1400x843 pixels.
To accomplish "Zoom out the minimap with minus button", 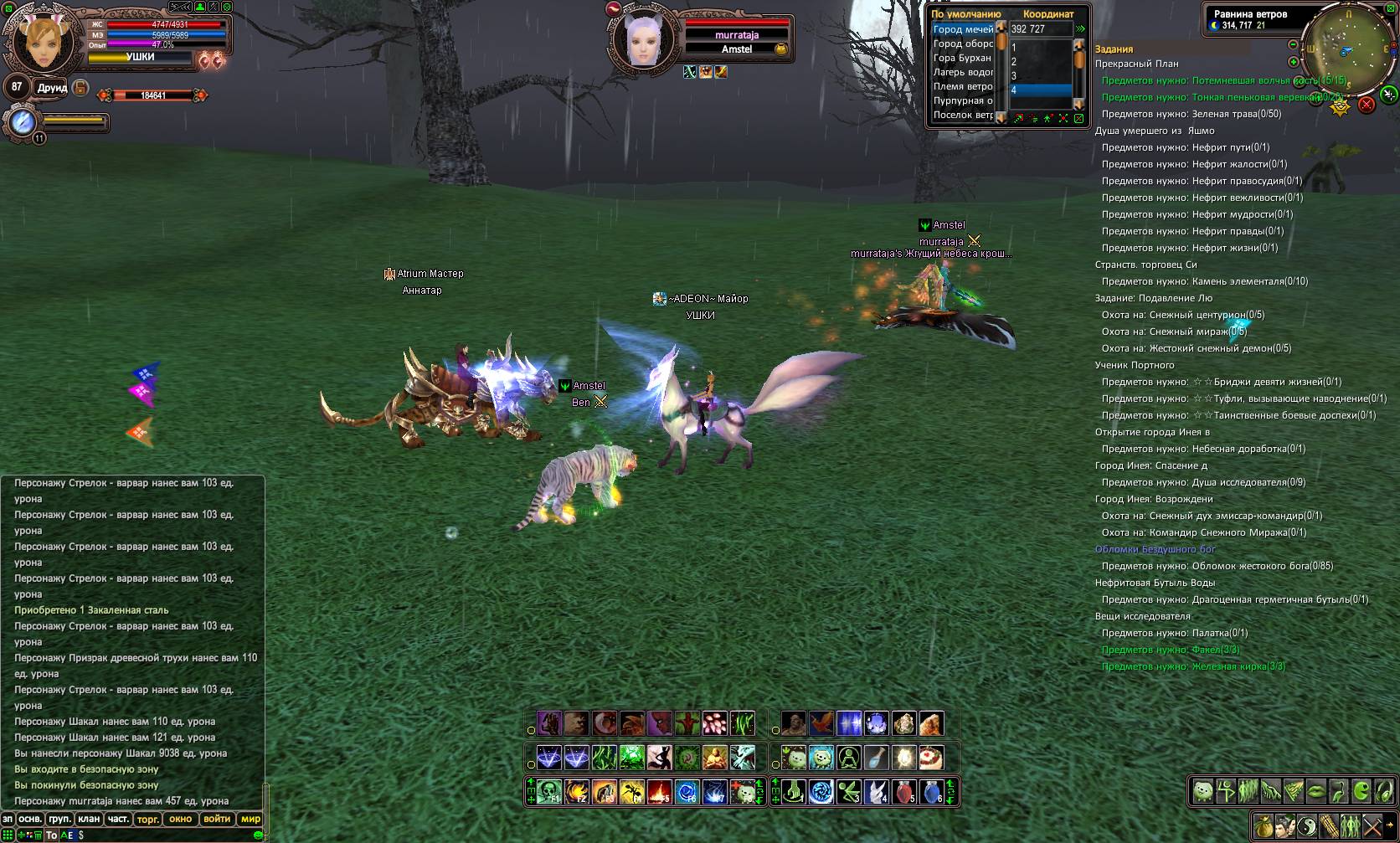I will click(1293, 44).
